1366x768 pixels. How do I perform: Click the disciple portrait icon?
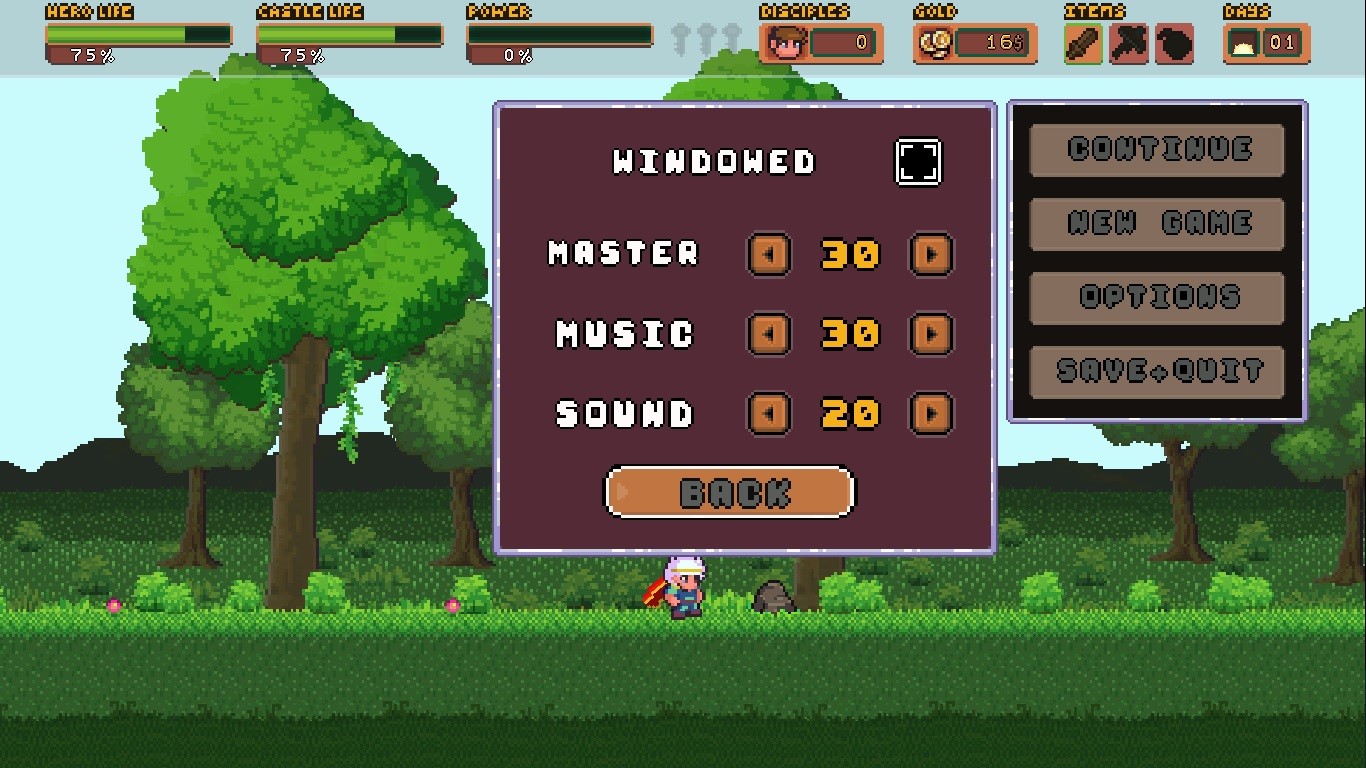pyautogui.click(x=787, y=42)
